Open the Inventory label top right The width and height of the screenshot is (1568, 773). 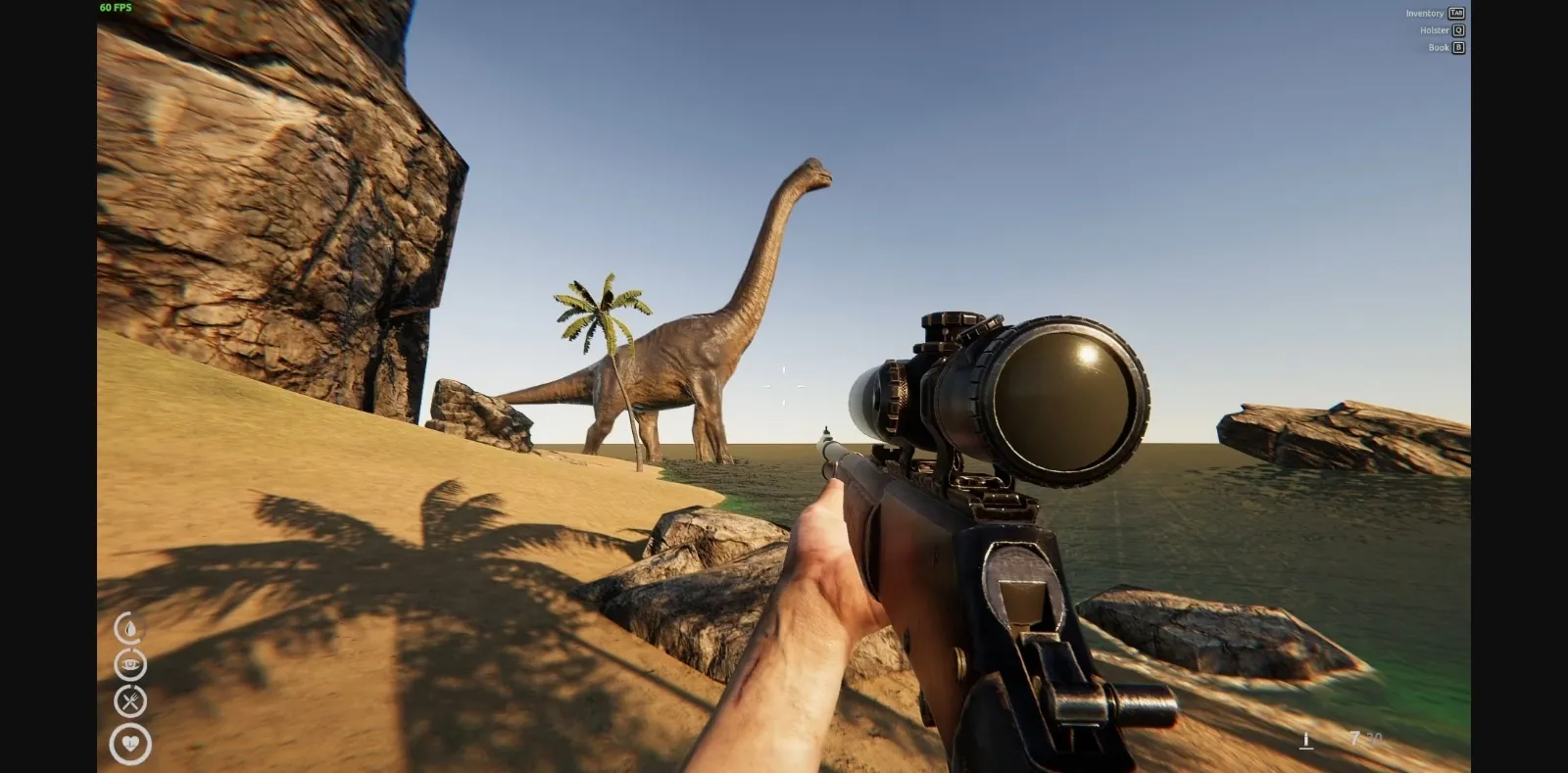point(1425,13)
